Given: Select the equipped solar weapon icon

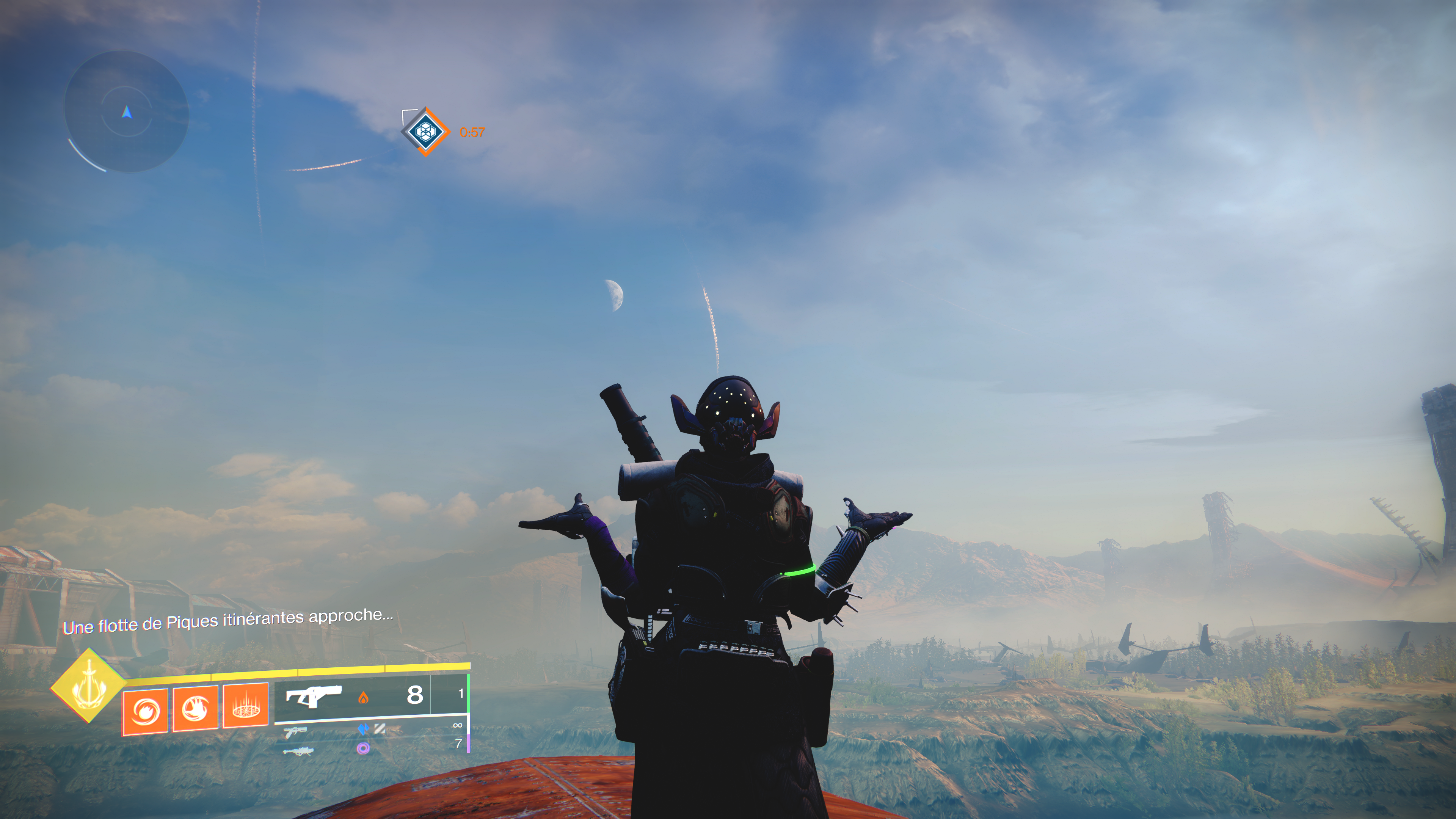Looking at the screenshot, I should coord(314,696).
